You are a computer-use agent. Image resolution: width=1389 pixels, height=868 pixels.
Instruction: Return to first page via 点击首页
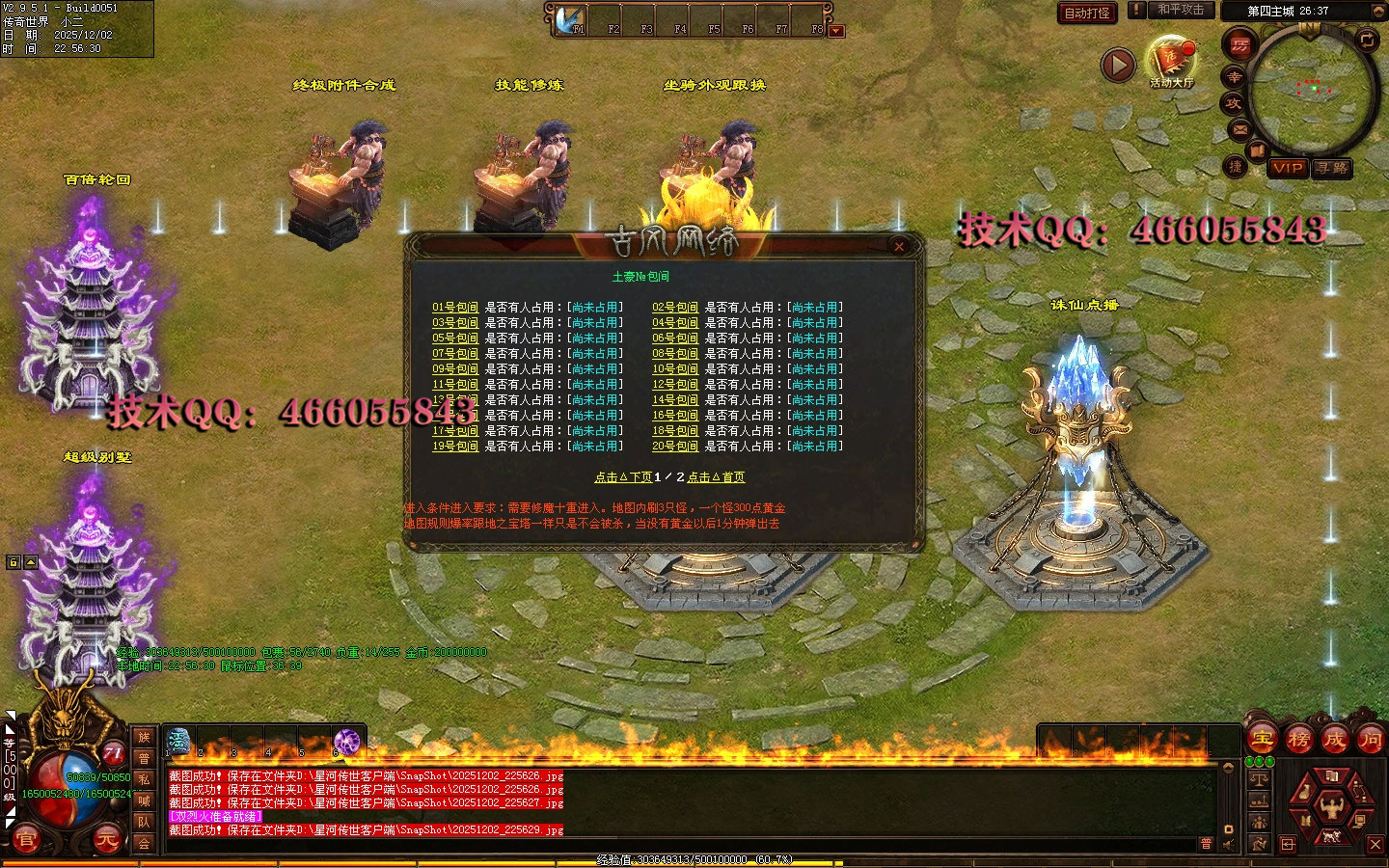[x=716, y=477]
